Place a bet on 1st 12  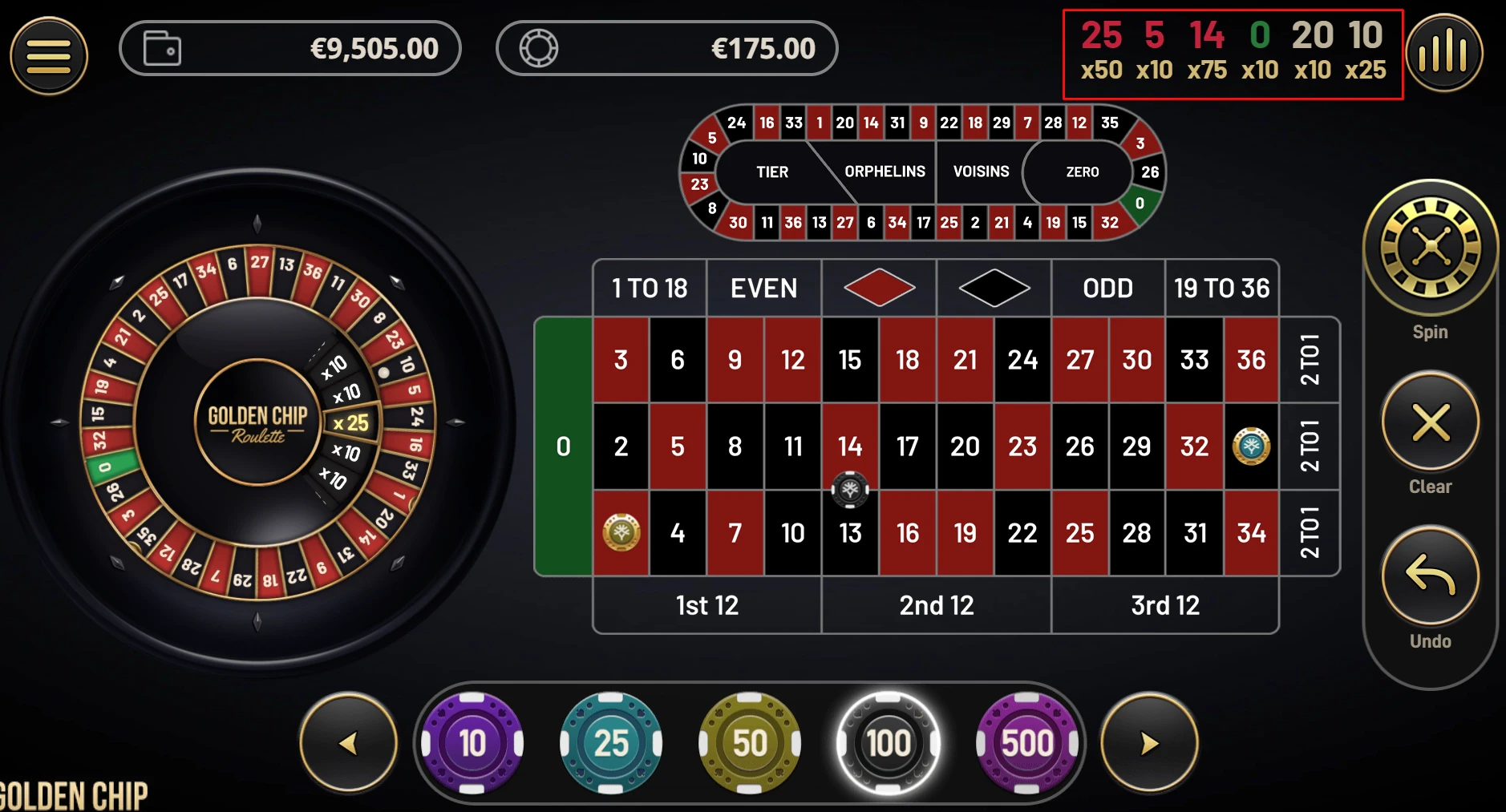click(x=707, y=606)
